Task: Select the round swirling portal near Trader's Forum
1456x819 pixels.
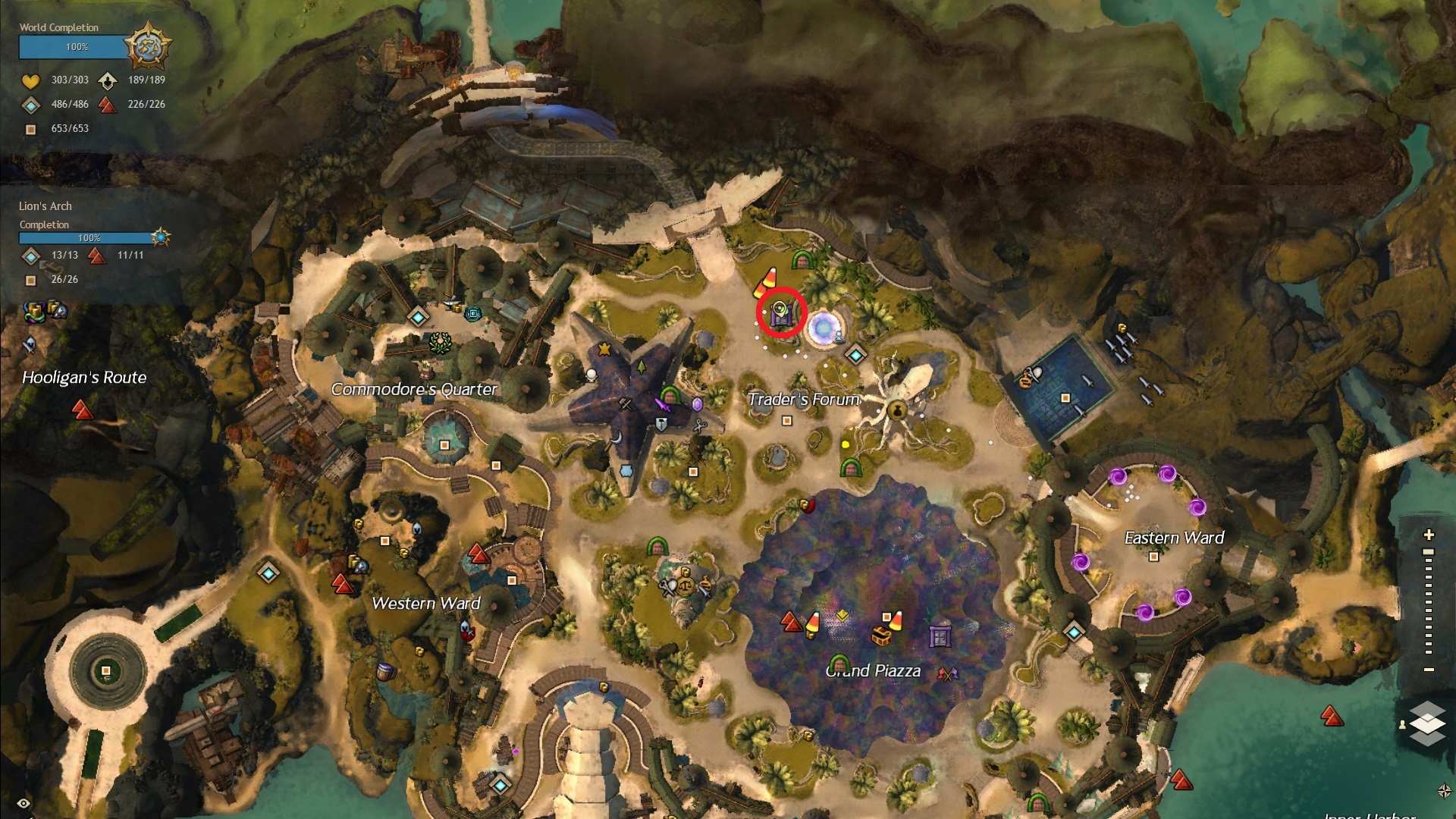Action: coord(822,328)
